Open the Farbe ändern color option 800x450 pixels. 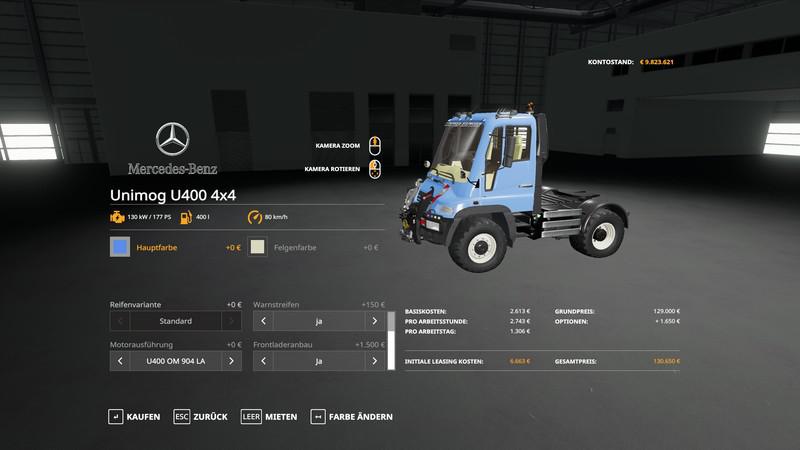[x=352, y=416]
